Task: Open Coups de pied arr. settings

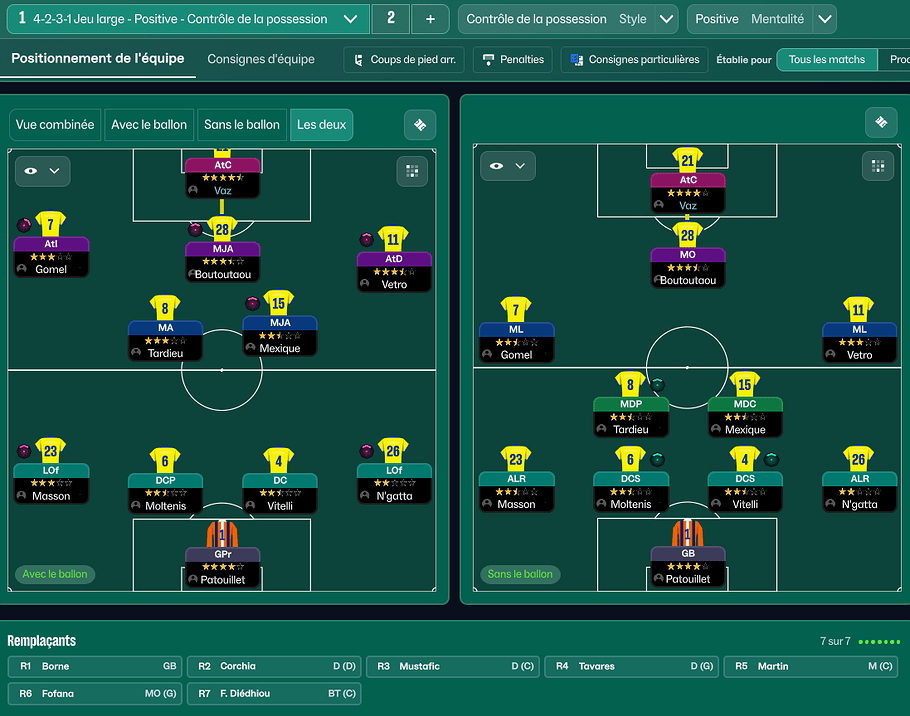Action: [x=404, y=60]
